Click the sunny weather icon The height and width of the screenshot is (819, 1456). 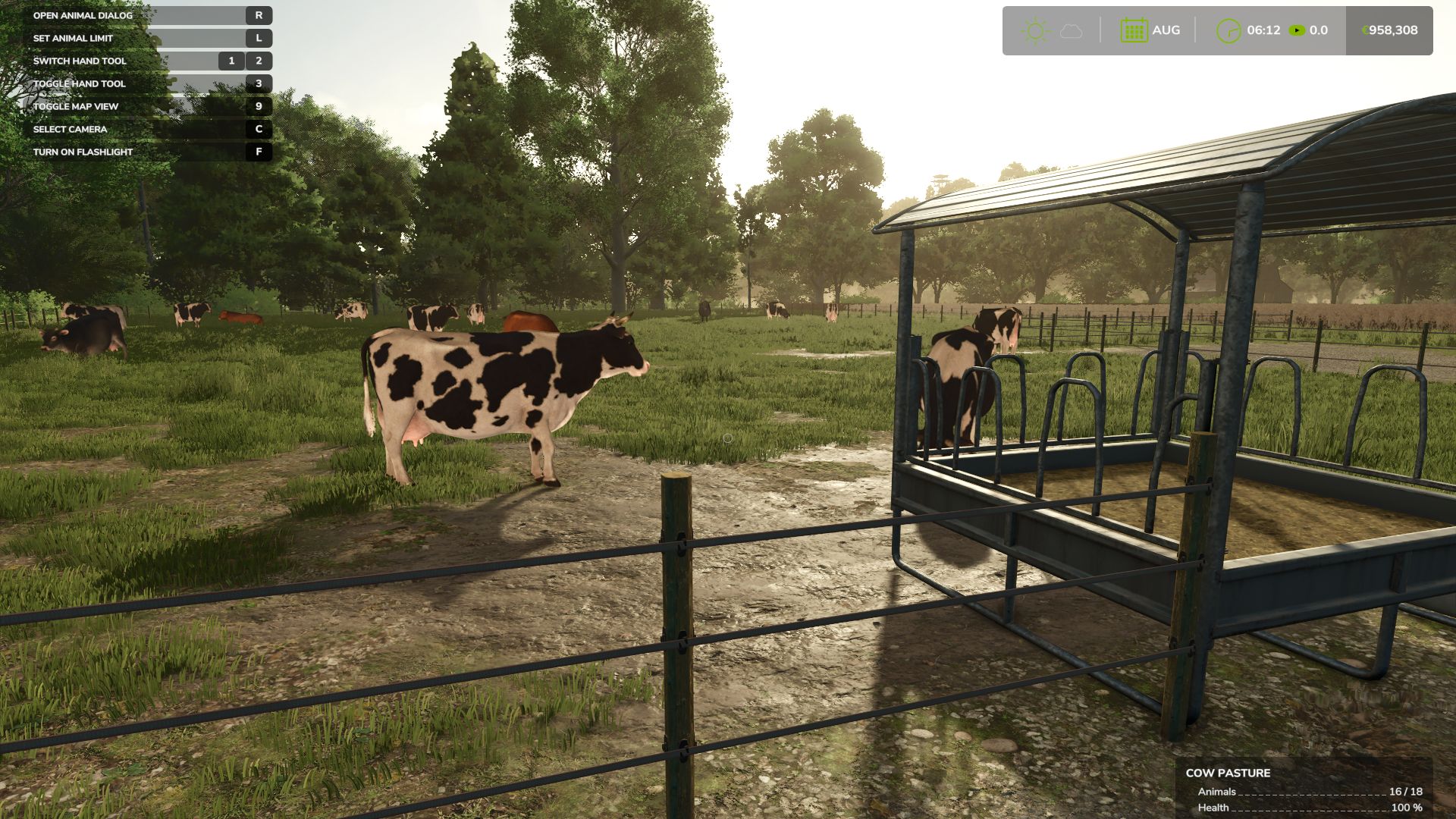(1033, 30)
